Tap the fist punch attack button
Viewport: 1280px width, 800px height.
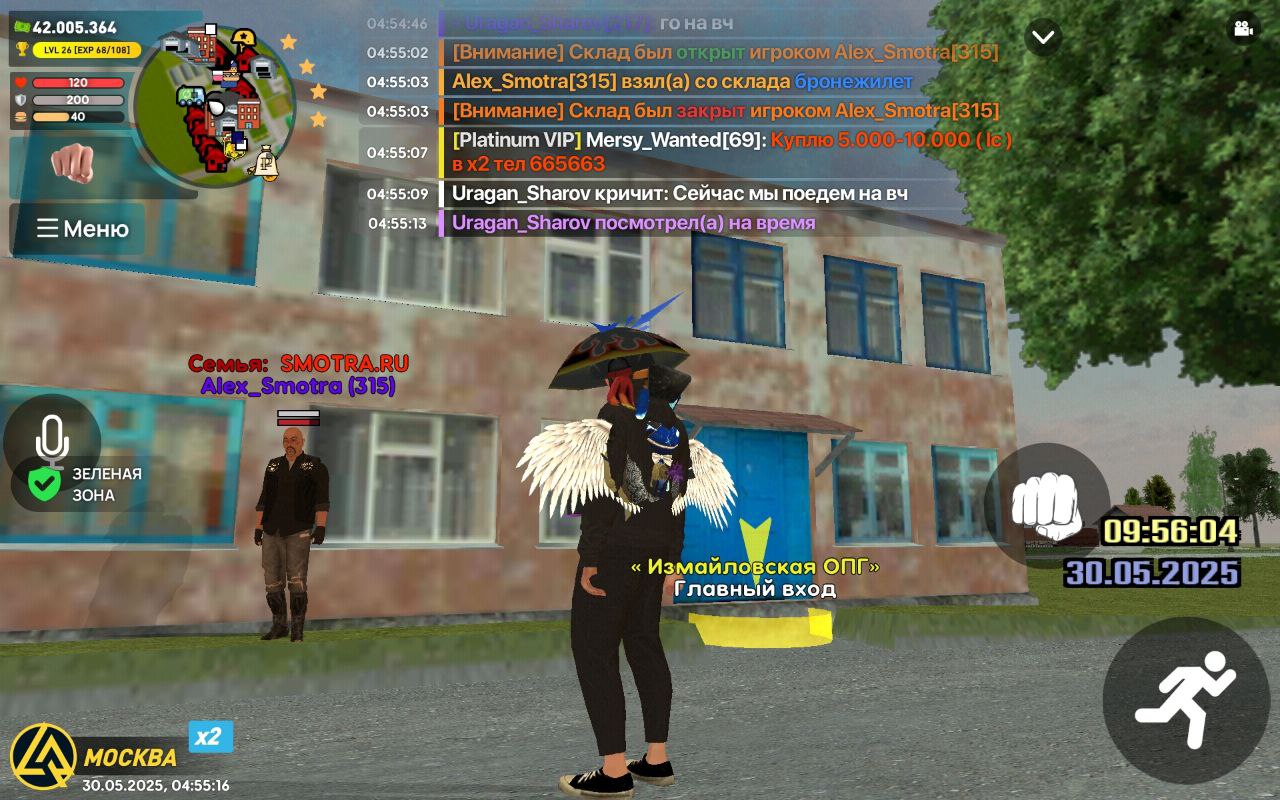1046,504
